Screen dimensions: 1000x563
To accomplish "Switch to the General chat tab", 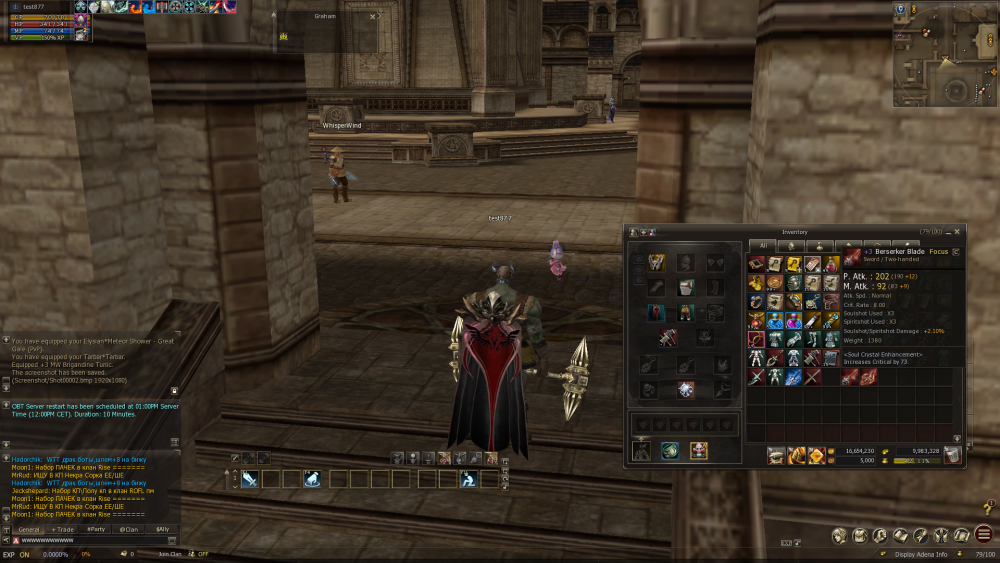I will pos(29,529).
